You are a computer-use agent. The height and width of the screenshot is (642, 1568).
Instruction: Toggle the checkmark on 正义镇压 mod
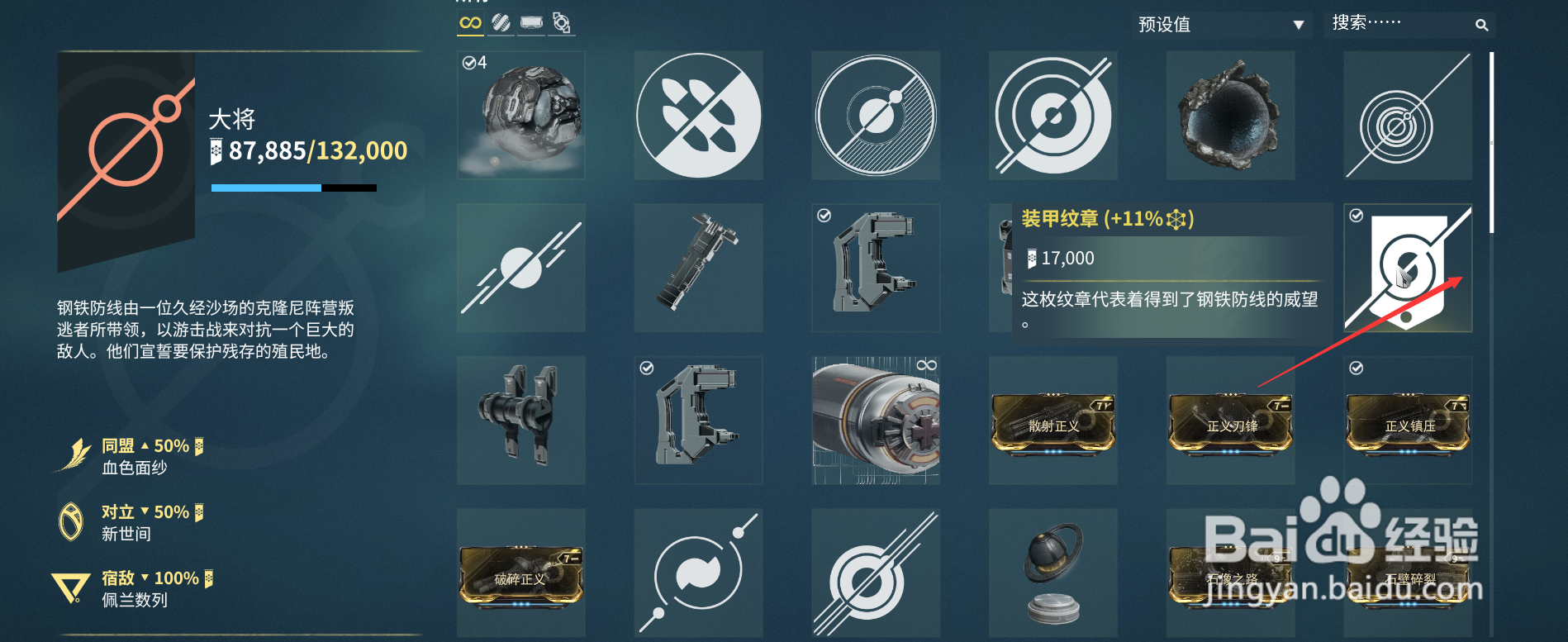pyautogui.click(x=1356, y=367)
